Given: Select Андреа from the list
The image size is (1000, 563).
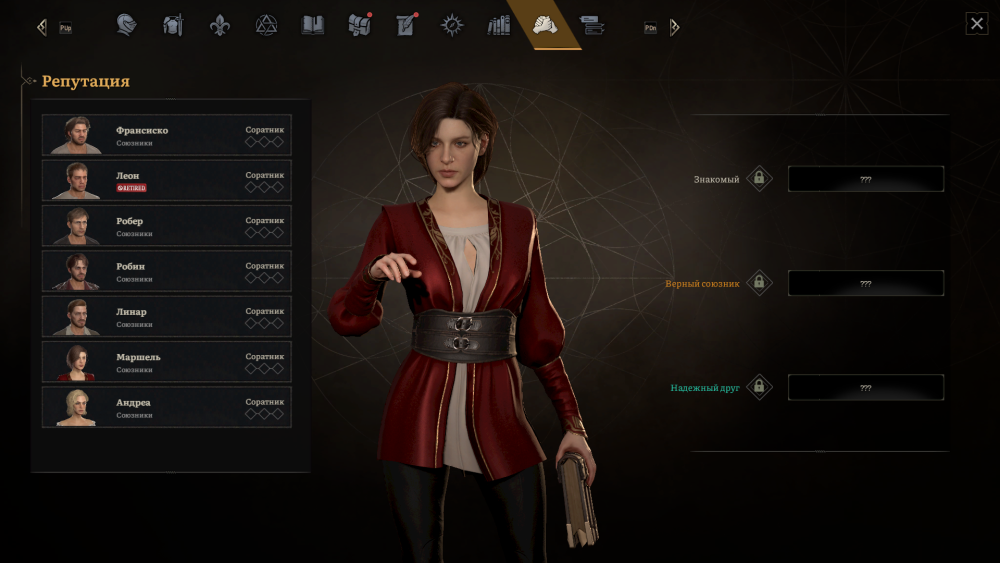Looking at the screenshot, I should pyautogui.click(x=166, y=408).
